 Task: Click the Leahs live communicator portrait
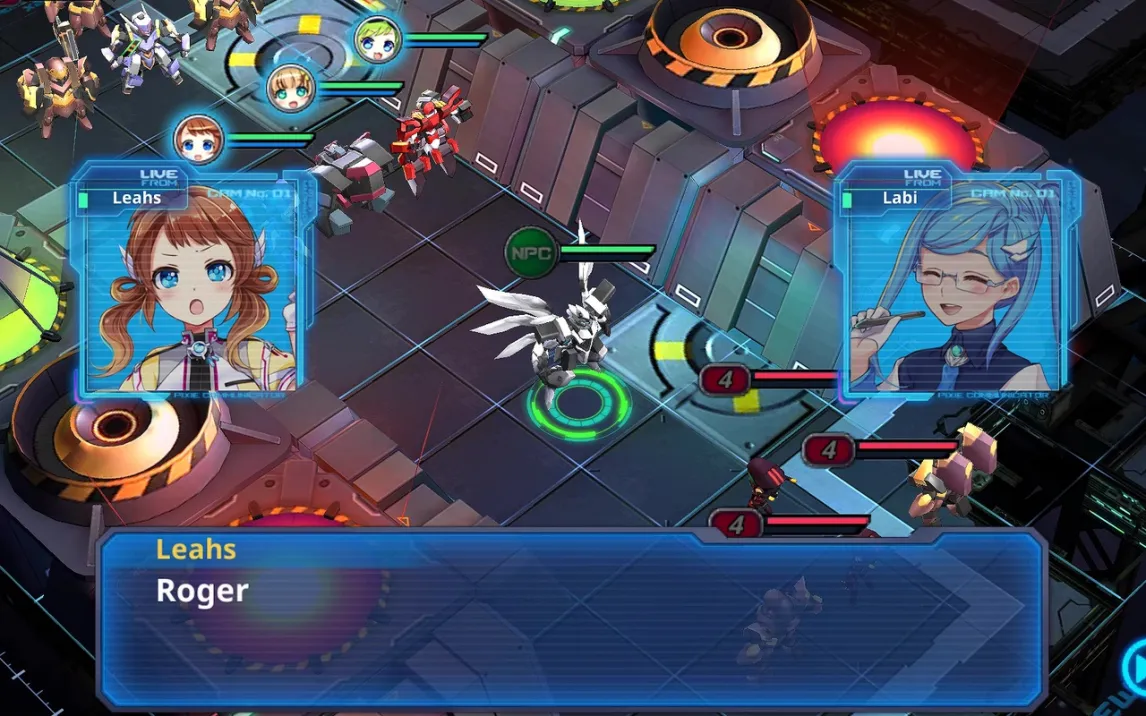[x=191, y=287]
